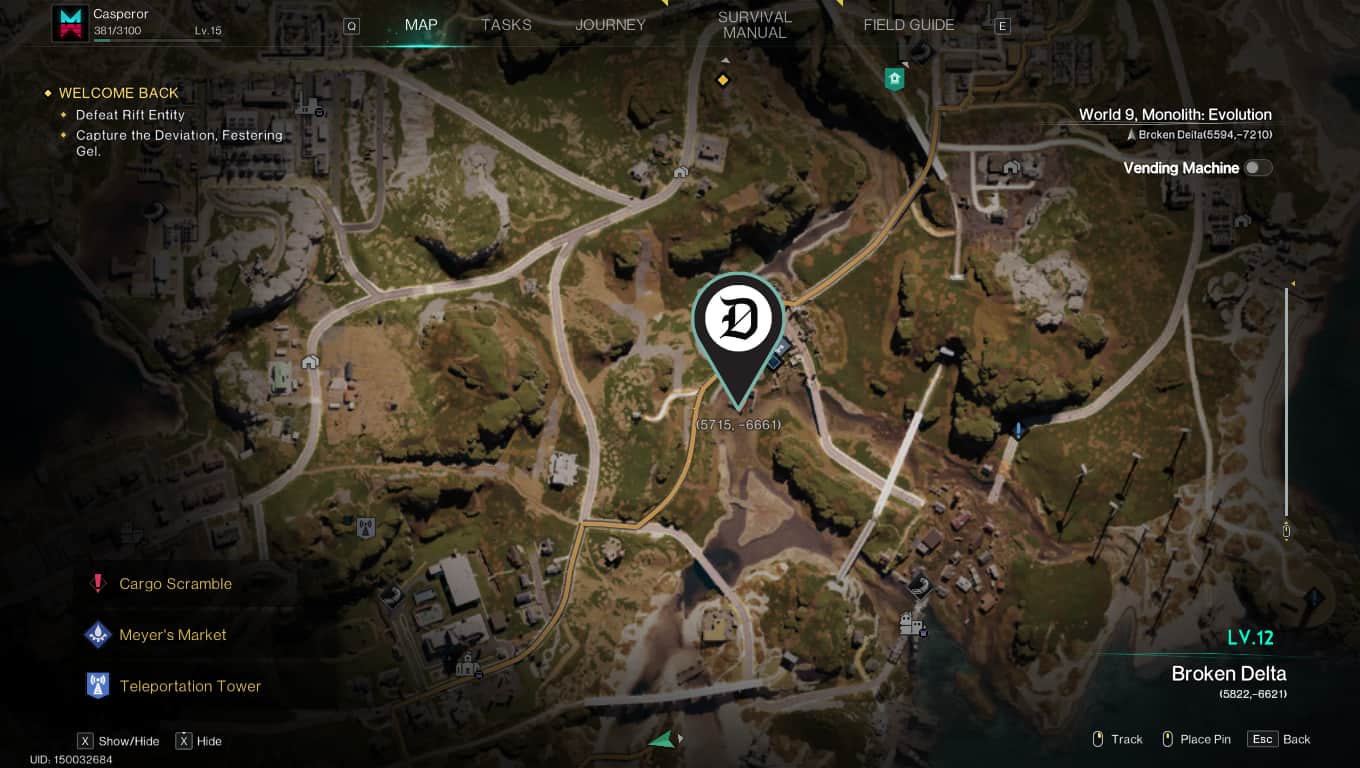Open World 9, Monolith: Evolution
This screenshot has width=1360, height=768.
[x=1174, y=114]
